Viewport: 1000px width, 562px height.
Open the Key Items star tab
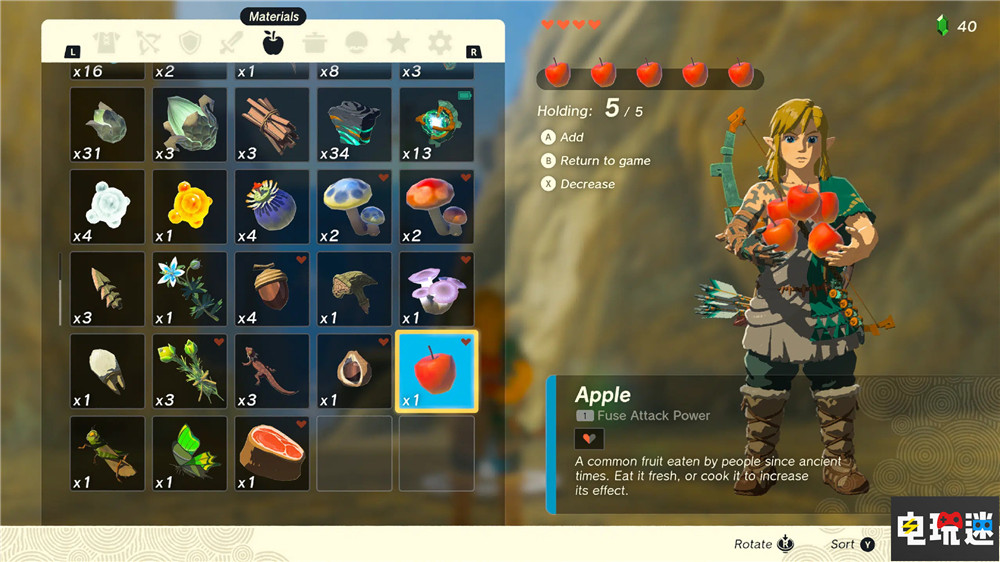coord(398,43)
